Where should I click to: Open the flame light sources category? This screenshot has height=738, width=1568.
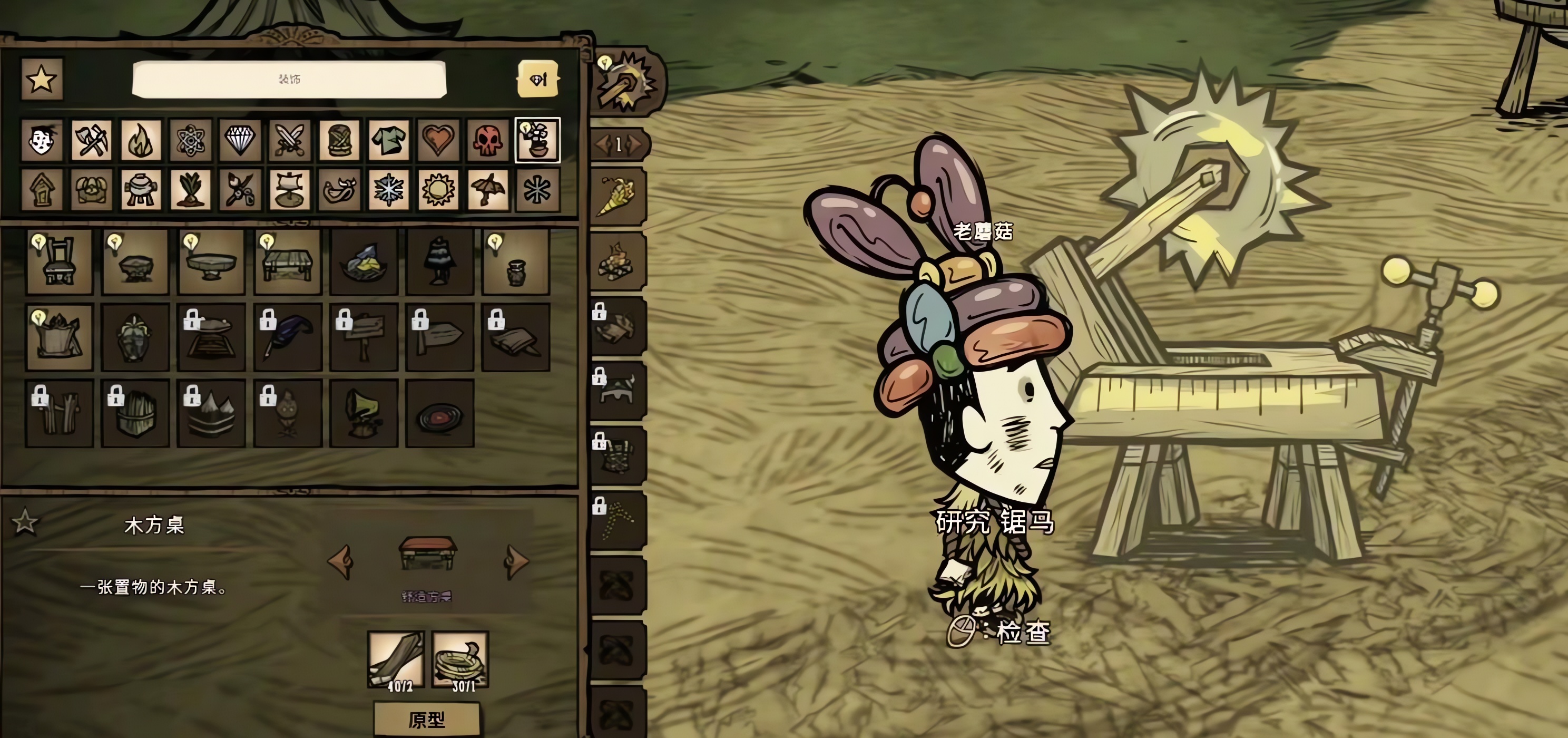pyautogui.click(x=141, y=140)
